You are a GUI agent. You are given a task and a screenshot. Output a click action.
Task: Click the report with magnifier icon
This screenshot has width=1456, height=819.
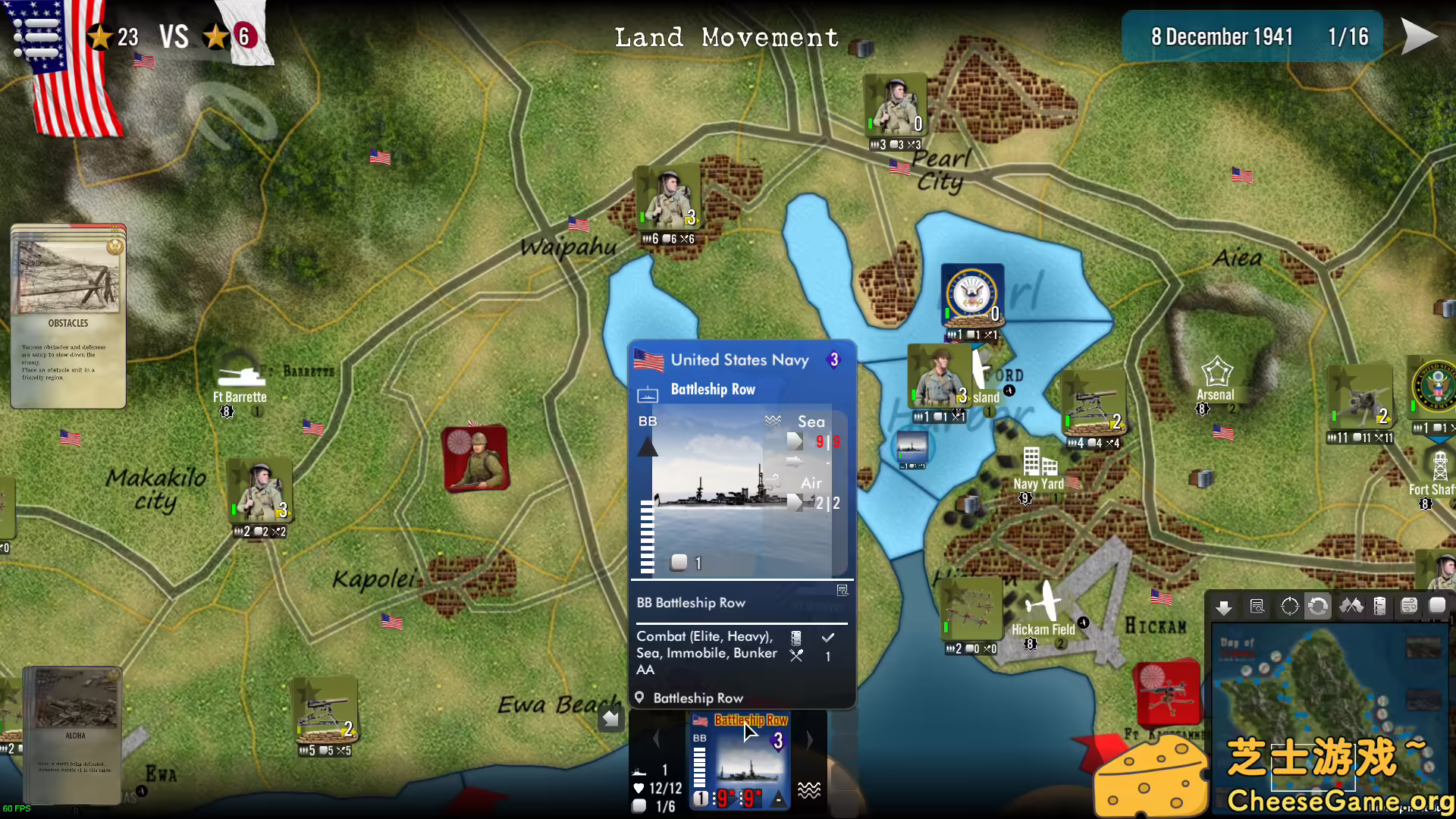point(1258,605)
